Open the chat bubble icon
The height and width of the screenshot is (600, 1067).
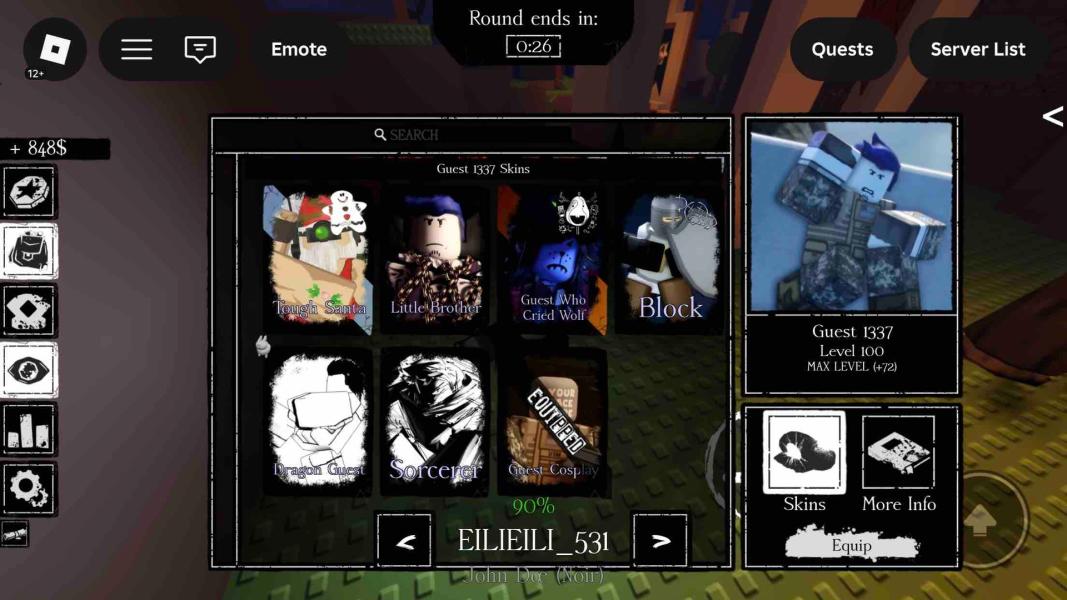[200, 49]
